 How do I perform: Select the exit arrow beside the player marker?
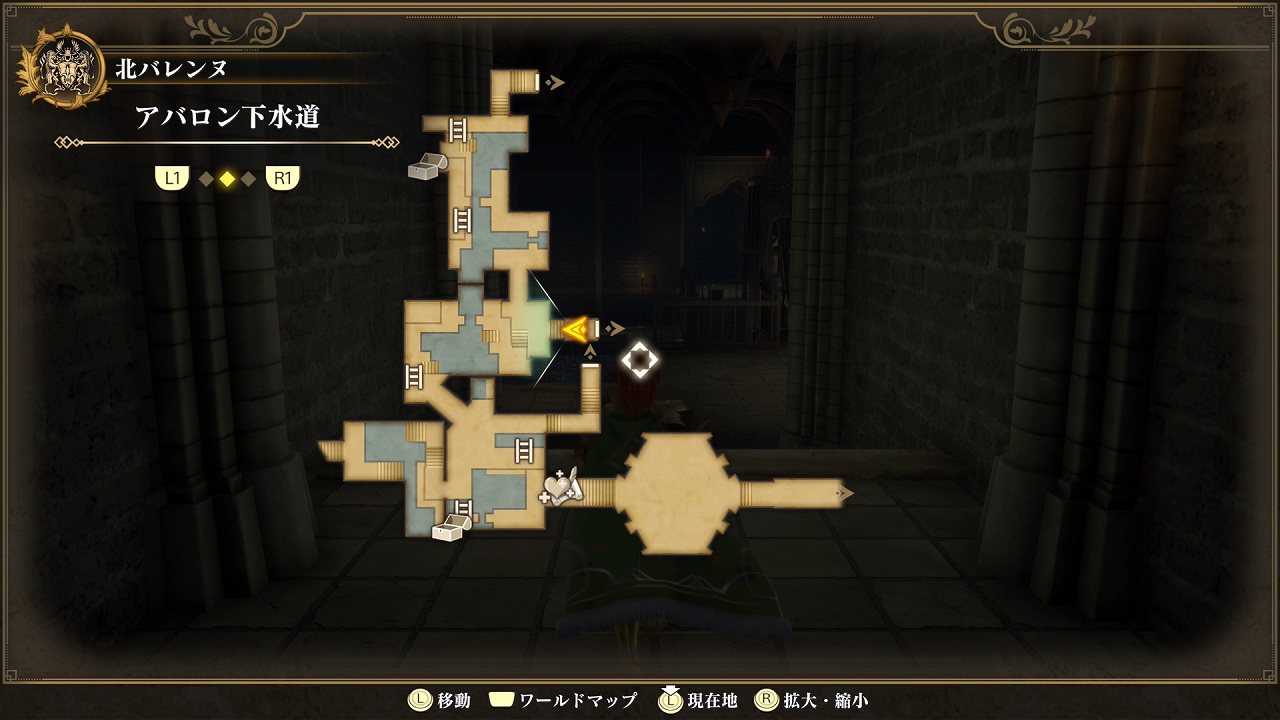617,329
